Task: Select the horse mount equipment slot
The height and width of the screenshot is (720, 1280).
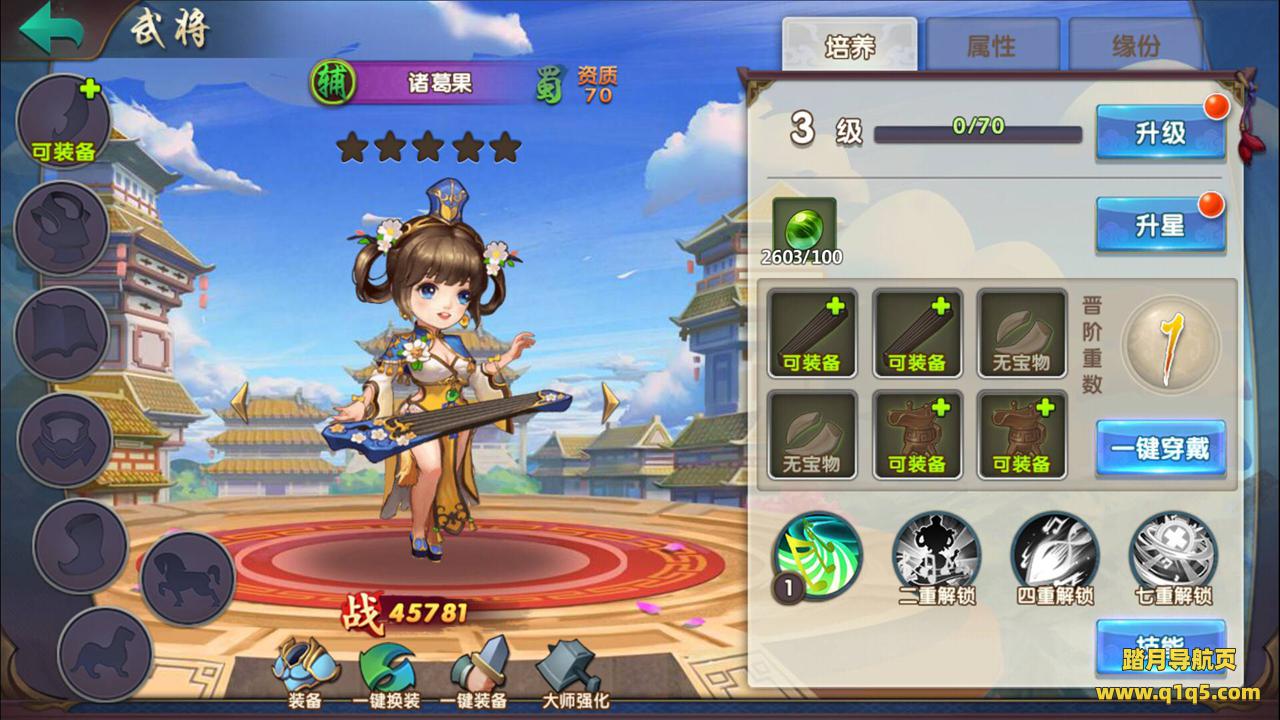Action: point(188,580)
